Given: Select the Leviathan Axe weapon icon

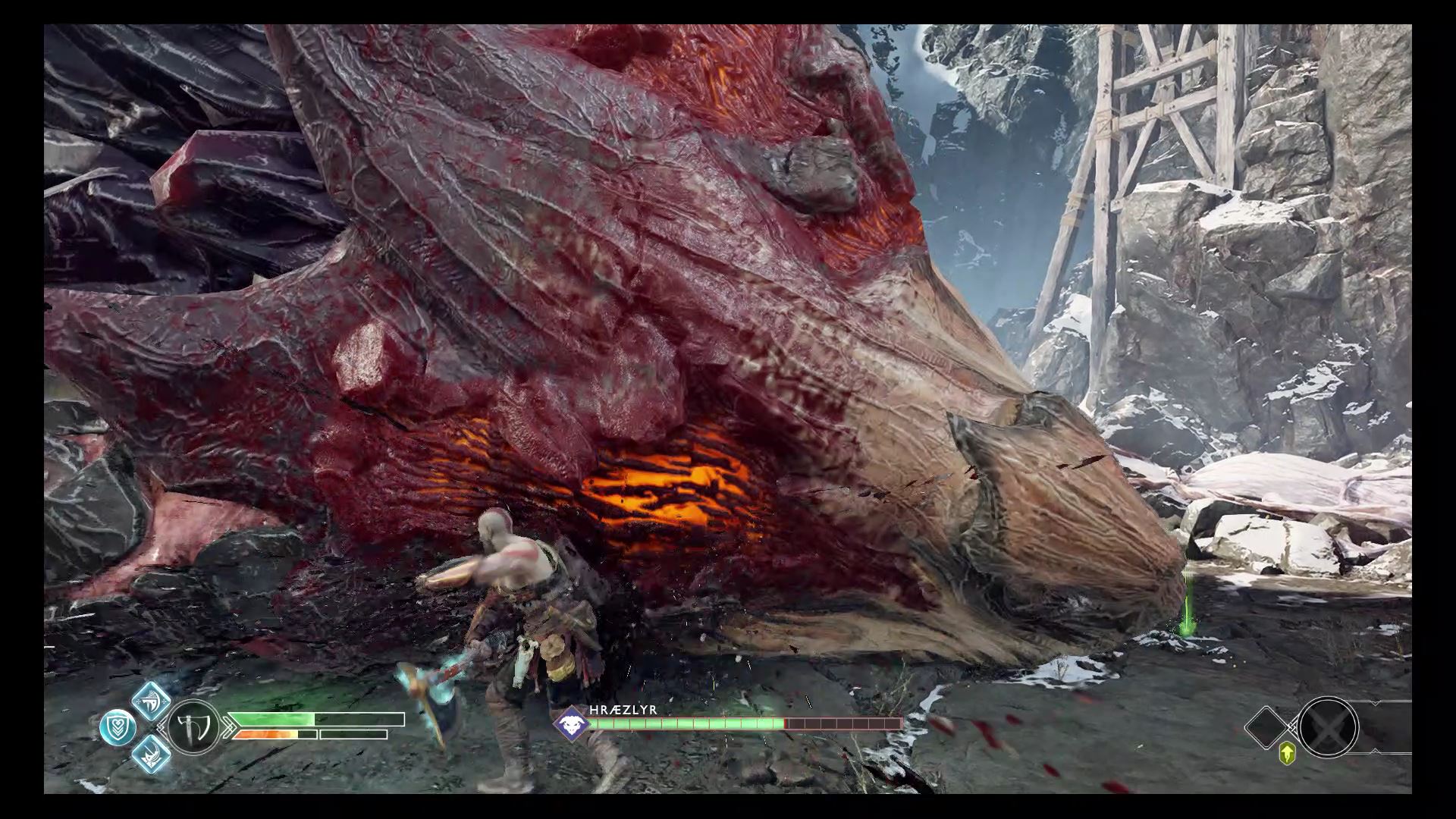Looking at the screenshot, I should pos(193,728).
